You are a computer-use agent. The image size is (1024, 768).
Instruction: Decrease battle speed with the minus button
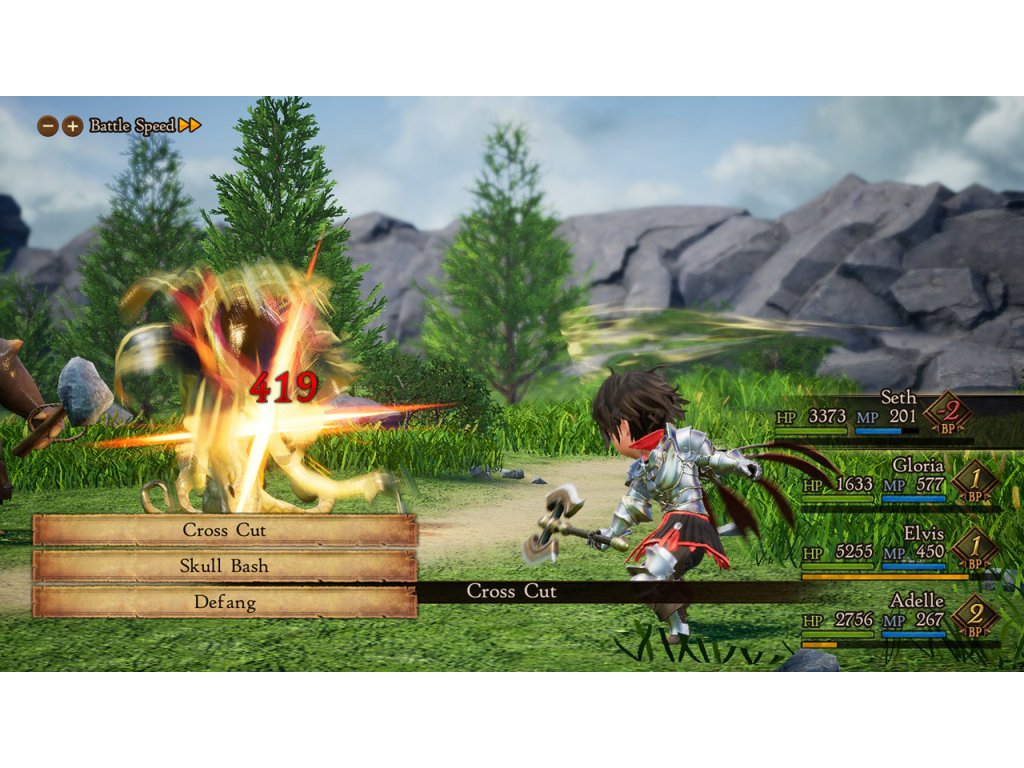click(x=47, y=126)
